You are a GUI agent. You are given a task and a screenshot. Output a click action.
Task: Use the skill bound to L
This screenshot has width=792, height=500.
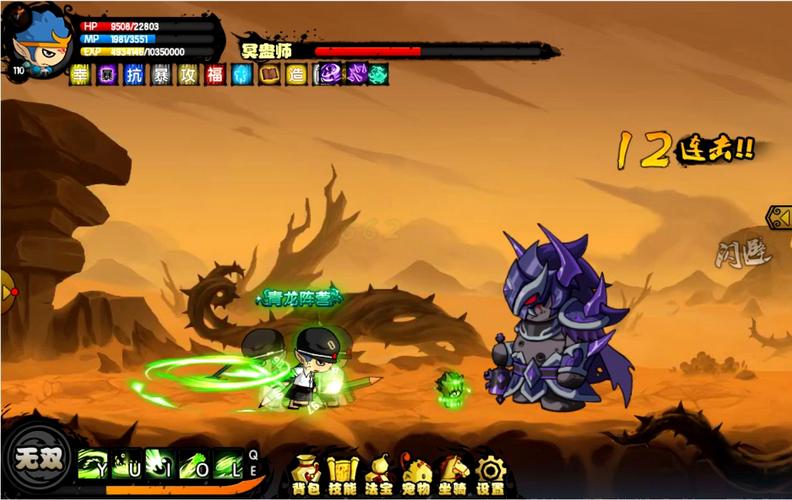click(227, 465)
